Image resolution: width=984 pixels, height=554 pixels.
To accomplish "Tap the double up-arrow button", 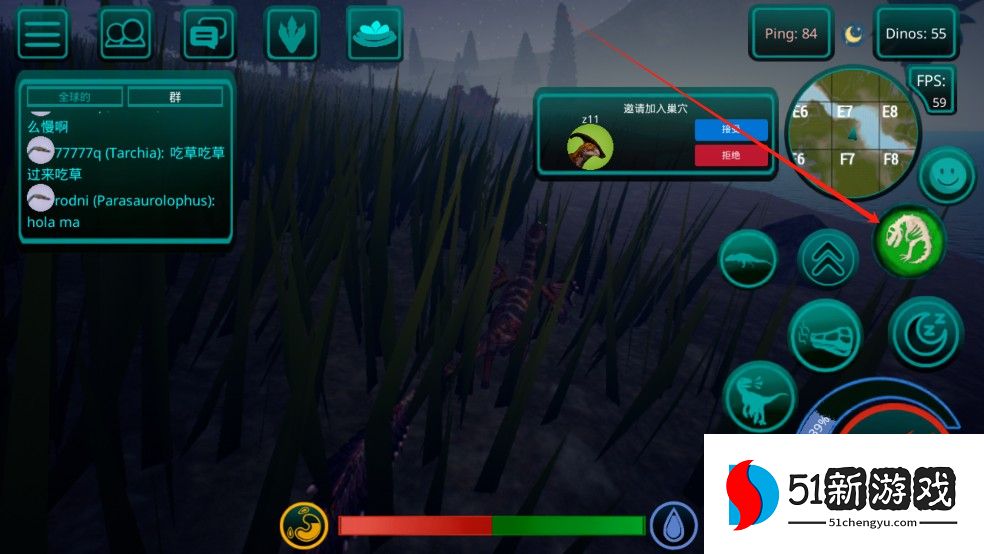I will coord(829,259).
